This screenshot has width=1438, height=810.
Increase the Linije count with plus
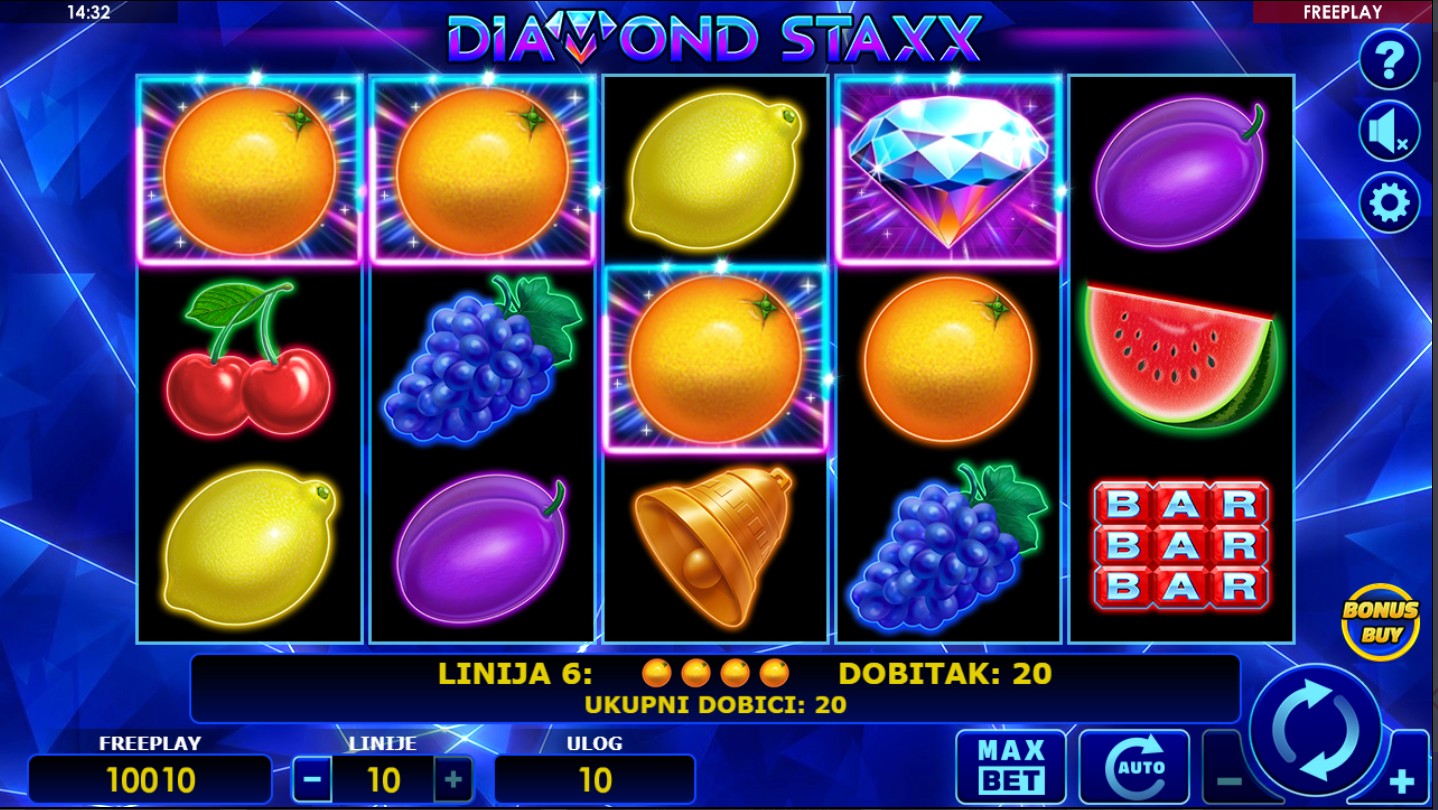[453, 780]
